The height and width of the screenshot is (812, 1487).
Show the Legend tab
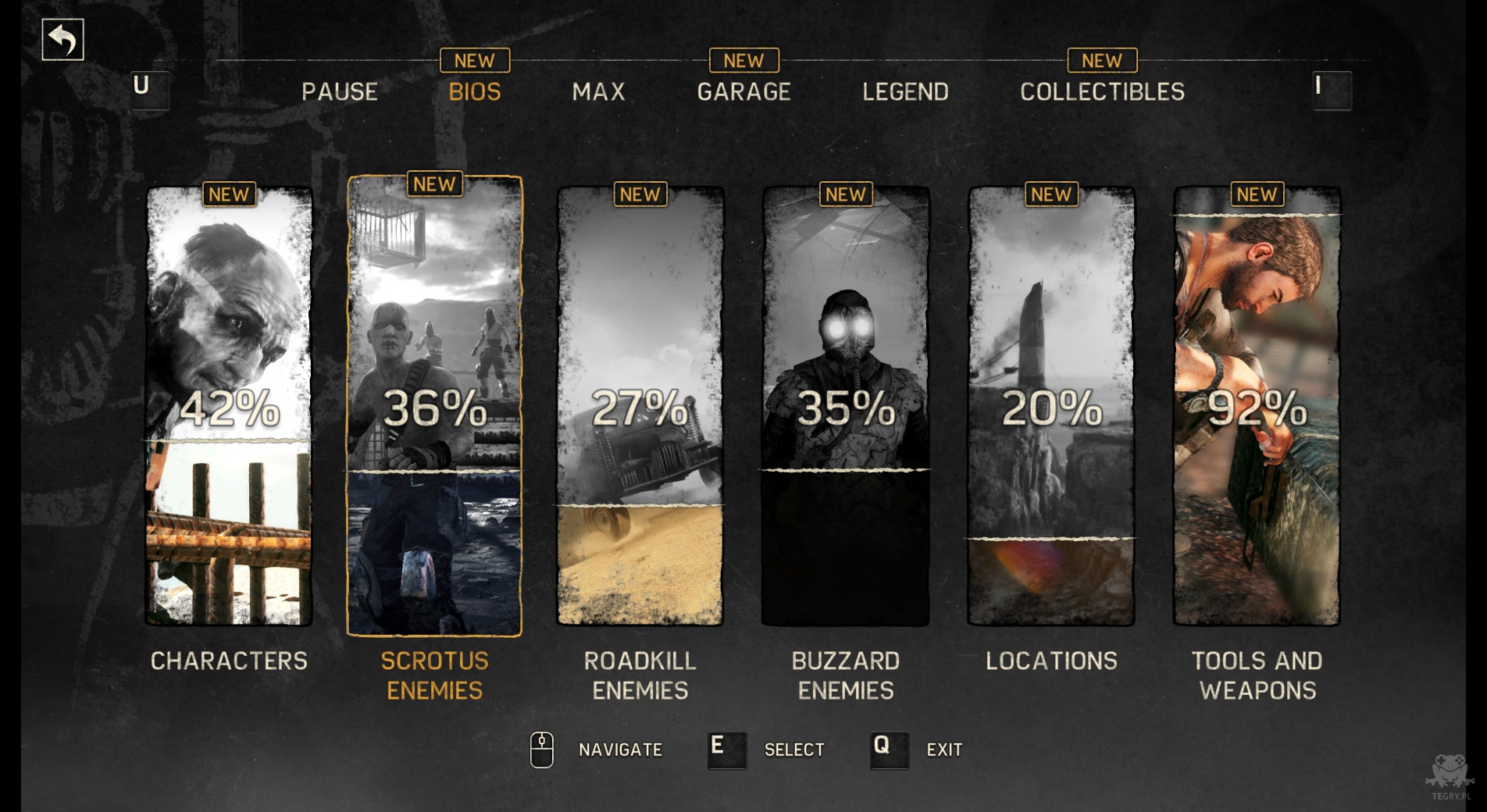click(905, 92)
